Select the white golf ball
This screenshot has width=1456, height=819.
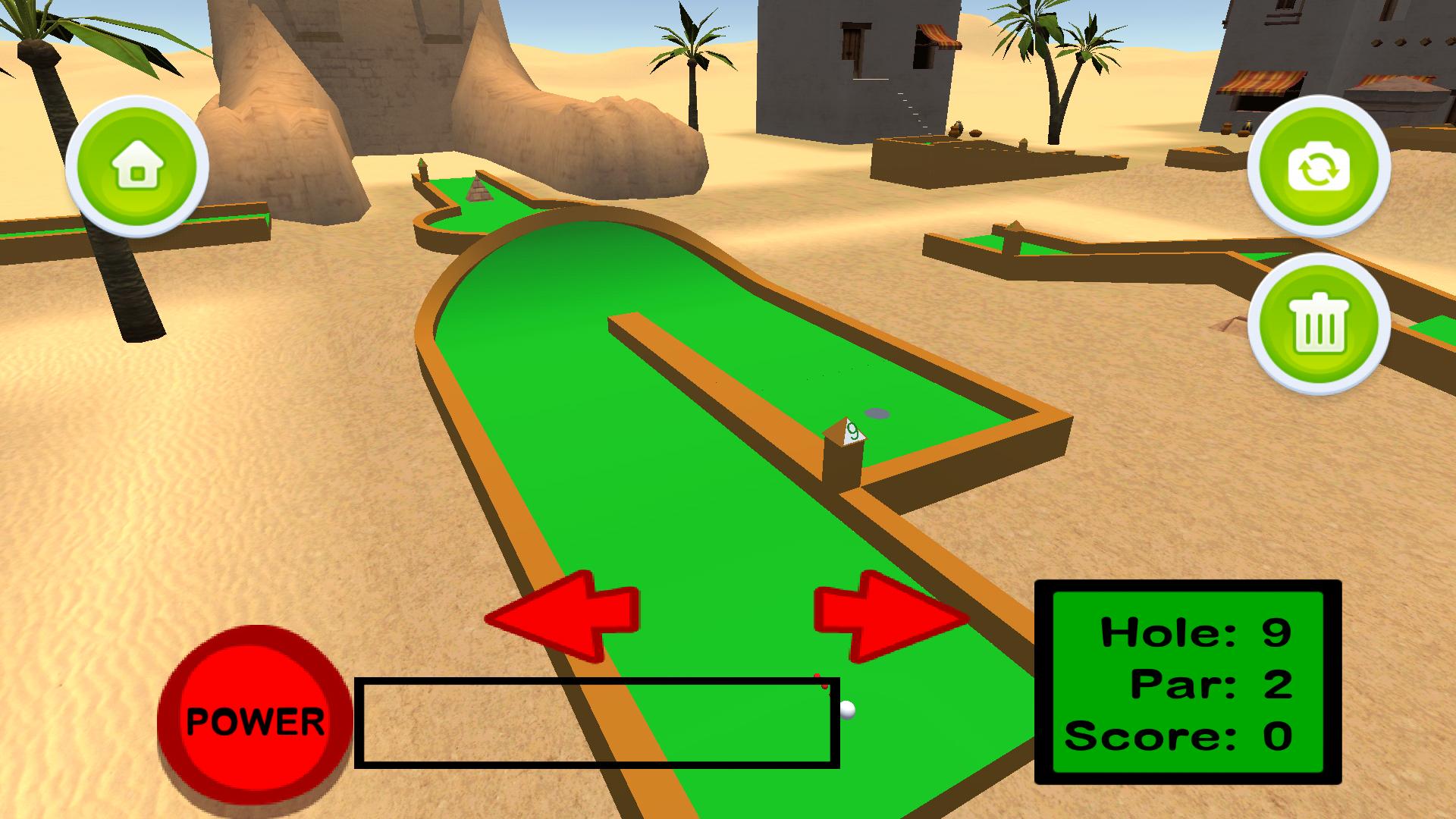point(847,711)
